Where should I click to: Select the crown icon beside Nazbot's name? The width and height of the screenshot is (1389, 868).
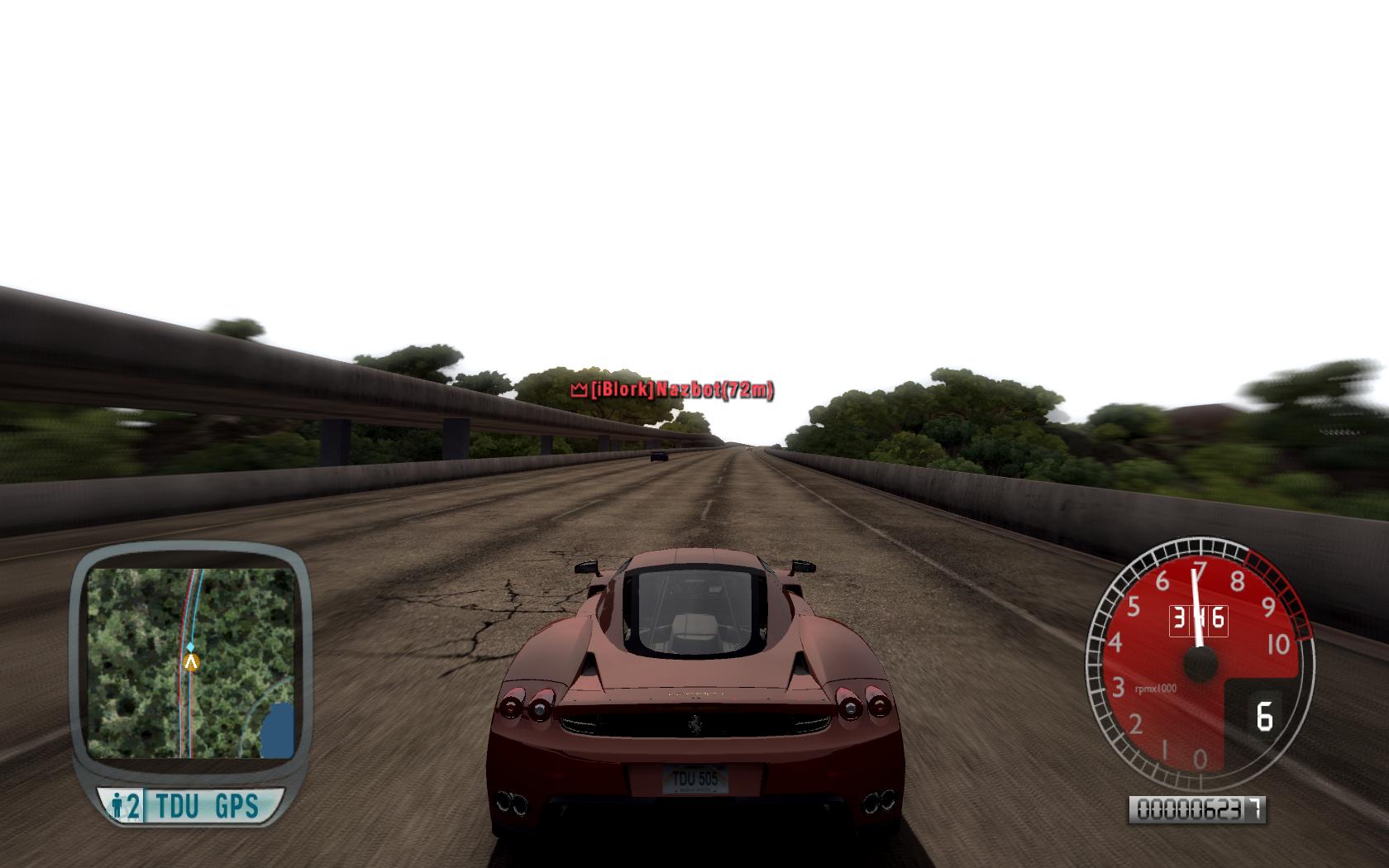[577, 389]
